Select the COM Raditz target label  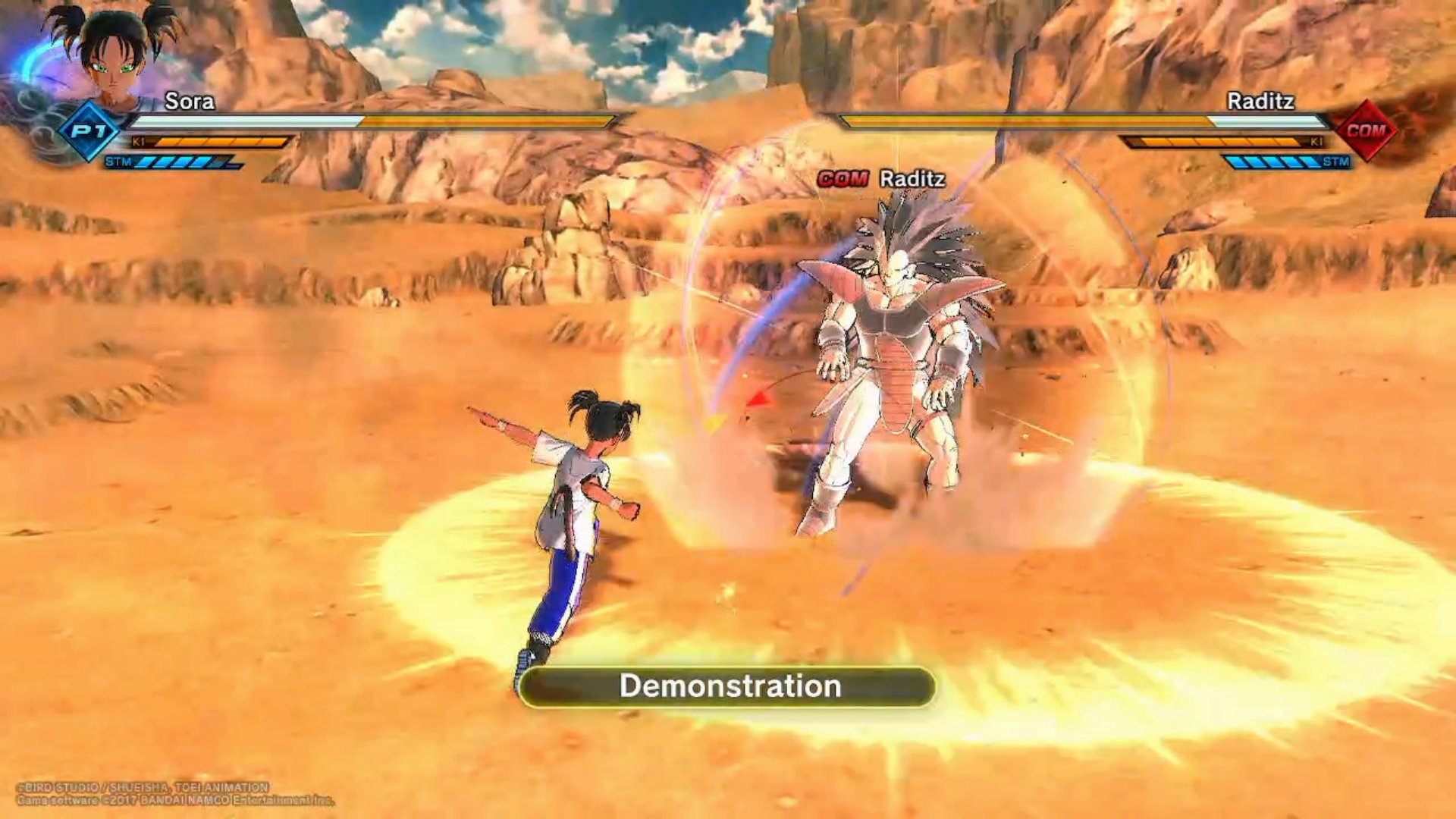pyautogui.click(x=881, y=179)
